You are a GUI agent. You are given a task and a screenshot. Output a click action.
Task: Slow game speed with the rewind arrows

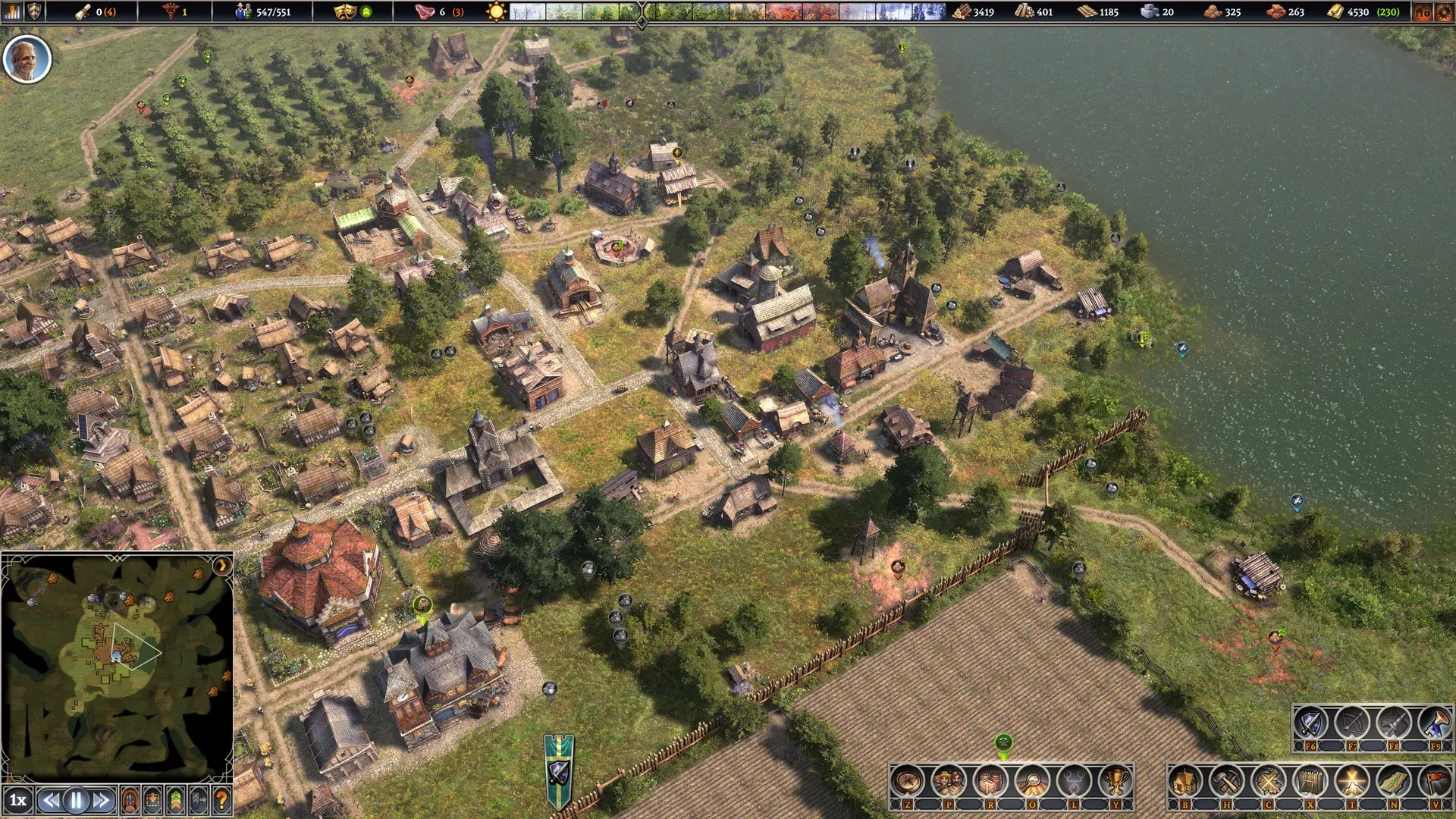51,800
